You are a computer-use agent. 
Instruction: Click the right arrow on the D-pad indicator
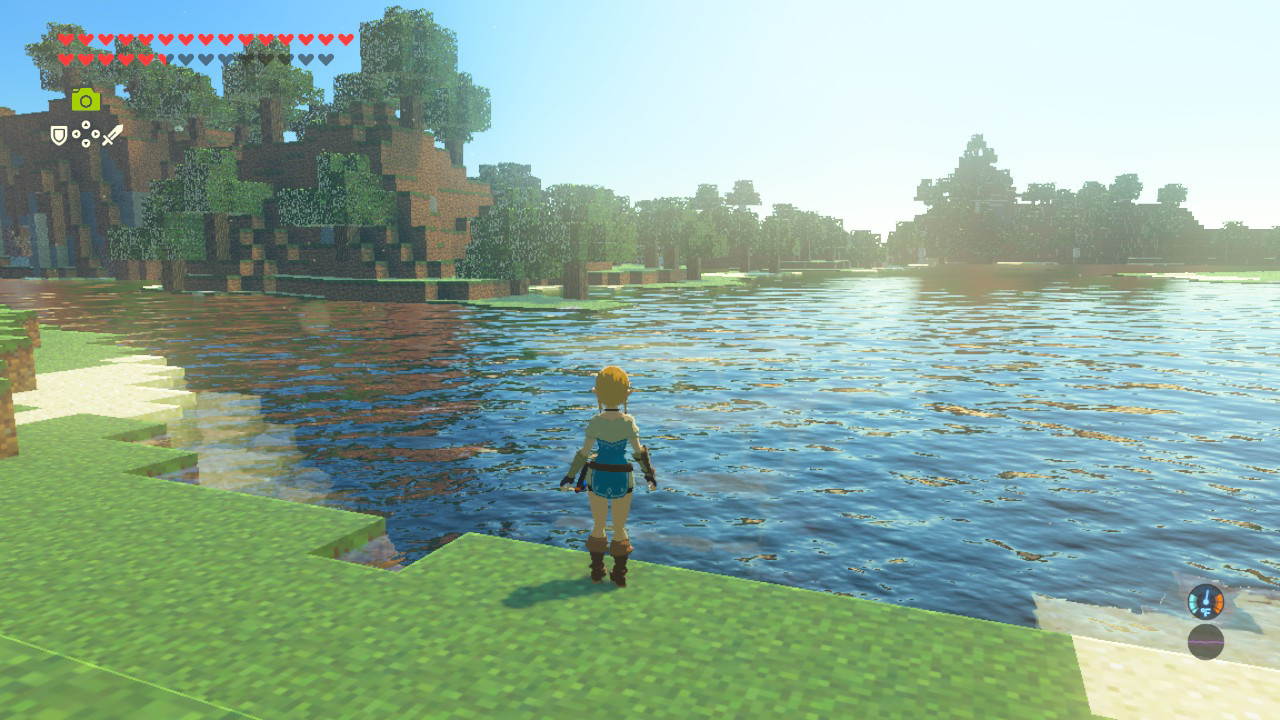tap(96, 133)
